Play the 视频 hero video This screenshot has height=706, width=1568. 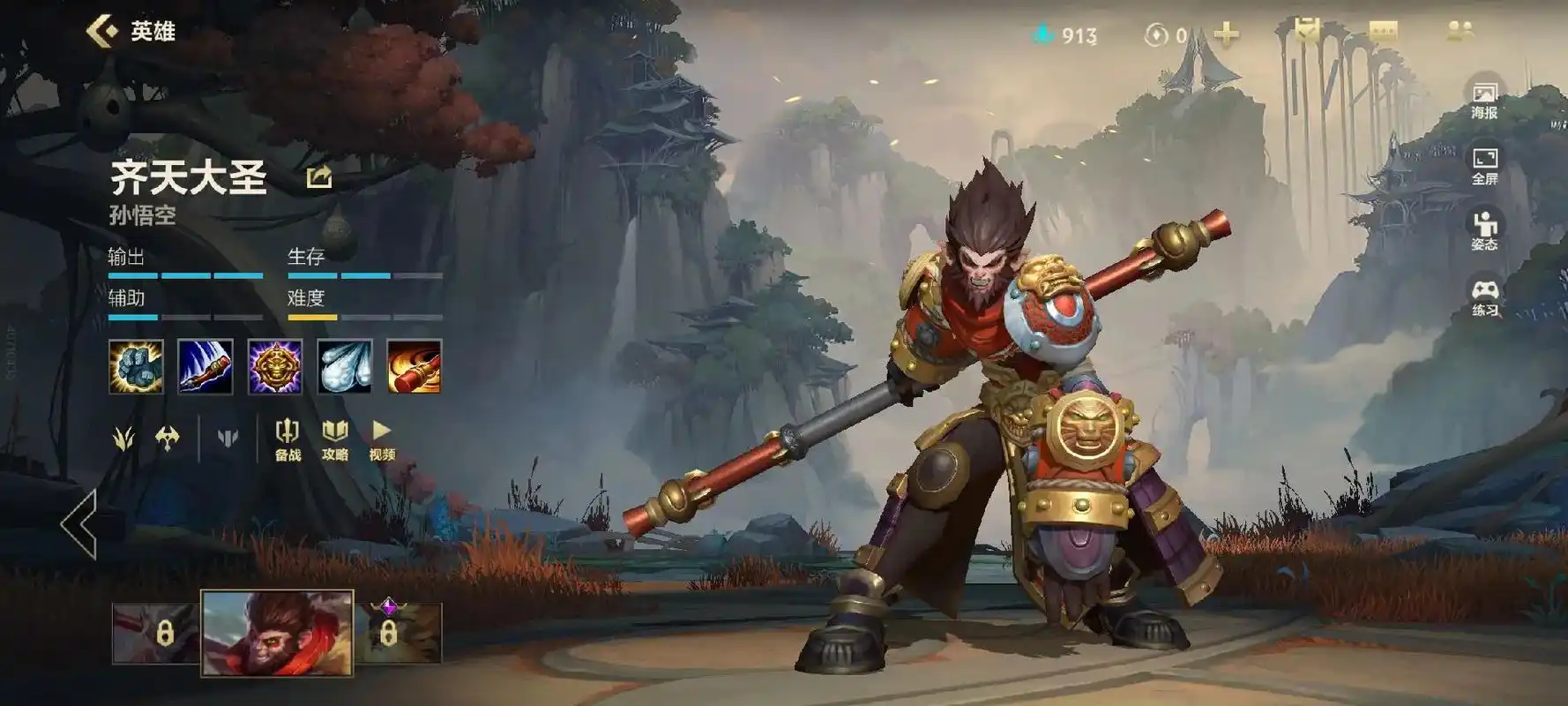pos(382,439)
